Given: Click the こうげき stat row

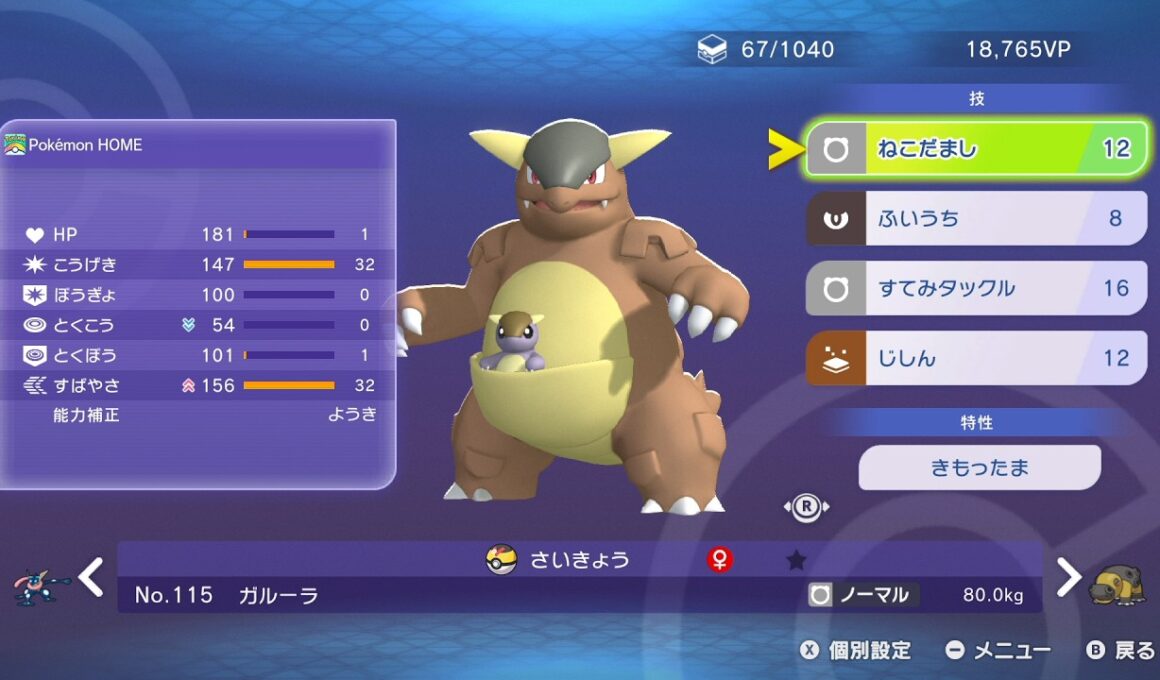Looking at the screenshot, I should click(198, 264).
